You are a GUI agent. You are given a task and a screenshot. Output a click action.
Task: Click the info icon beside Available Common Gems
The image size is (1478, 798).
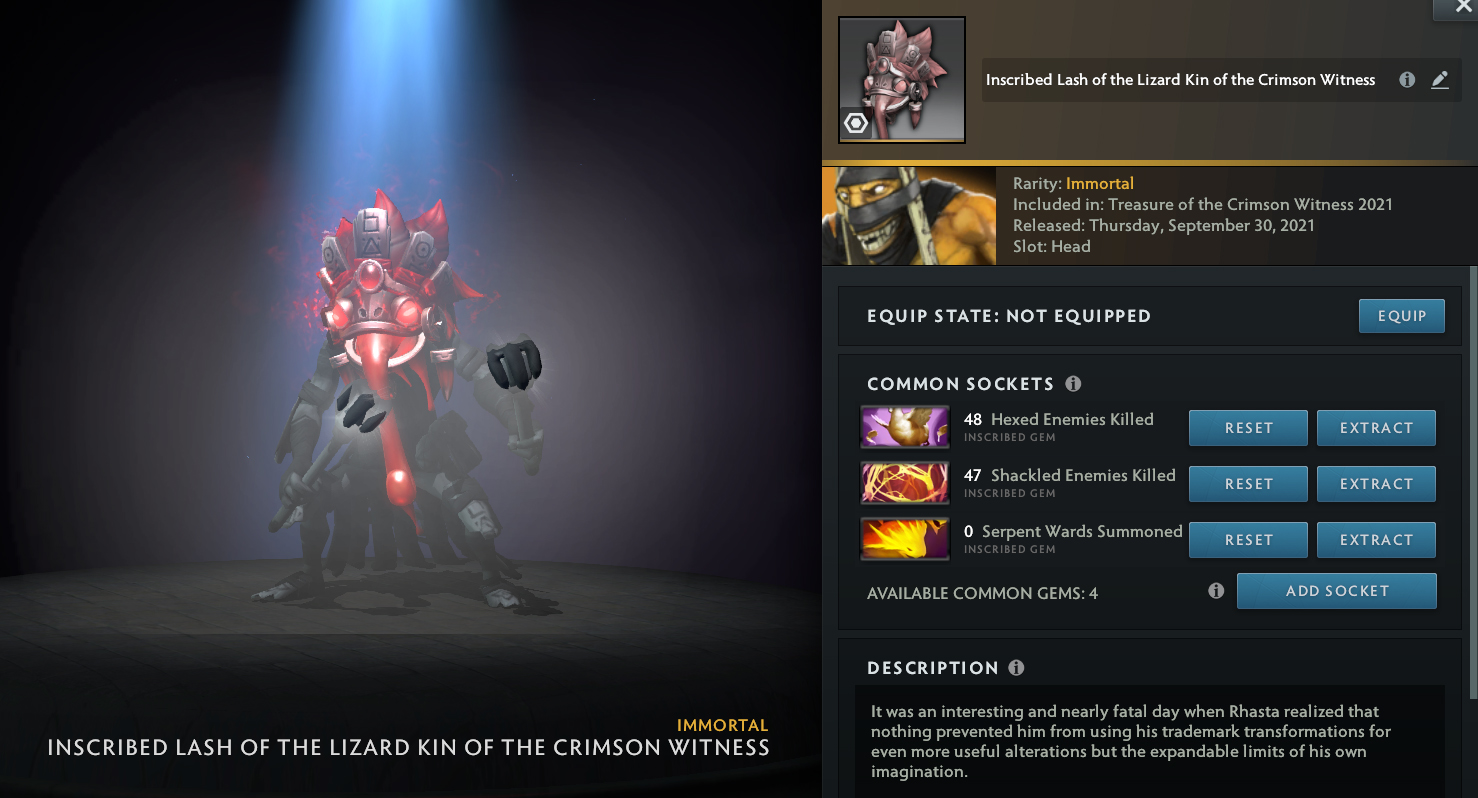point(1216,591)
